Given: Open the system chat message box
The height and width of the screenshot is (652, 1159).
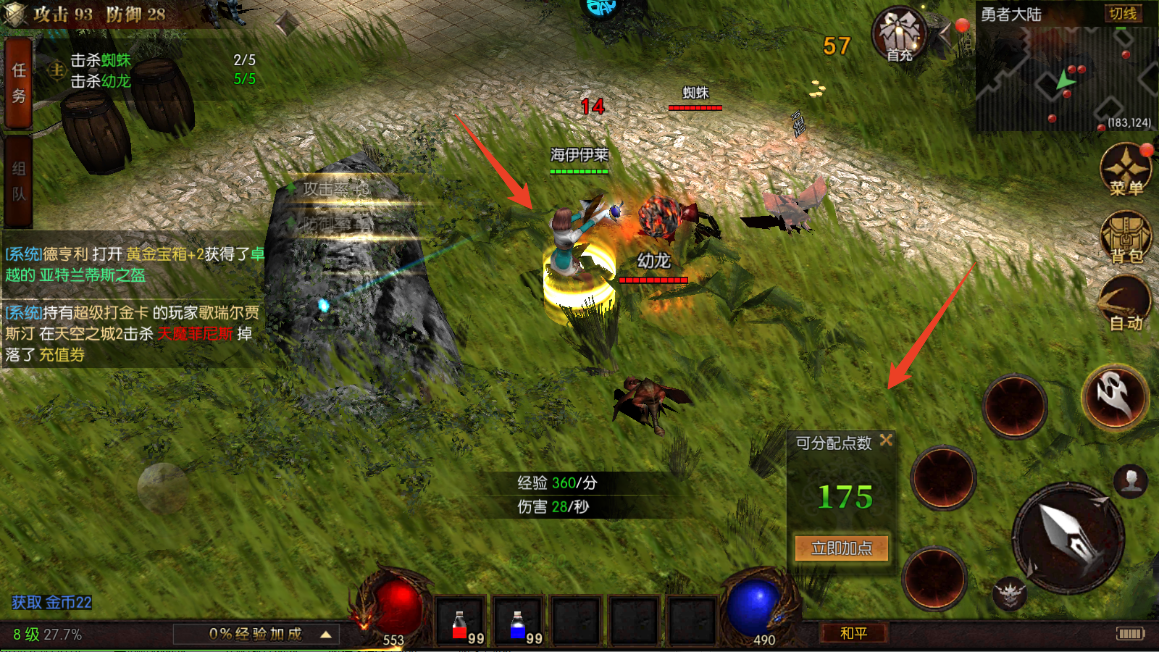Looking at the screenshot, I should 133,299.
